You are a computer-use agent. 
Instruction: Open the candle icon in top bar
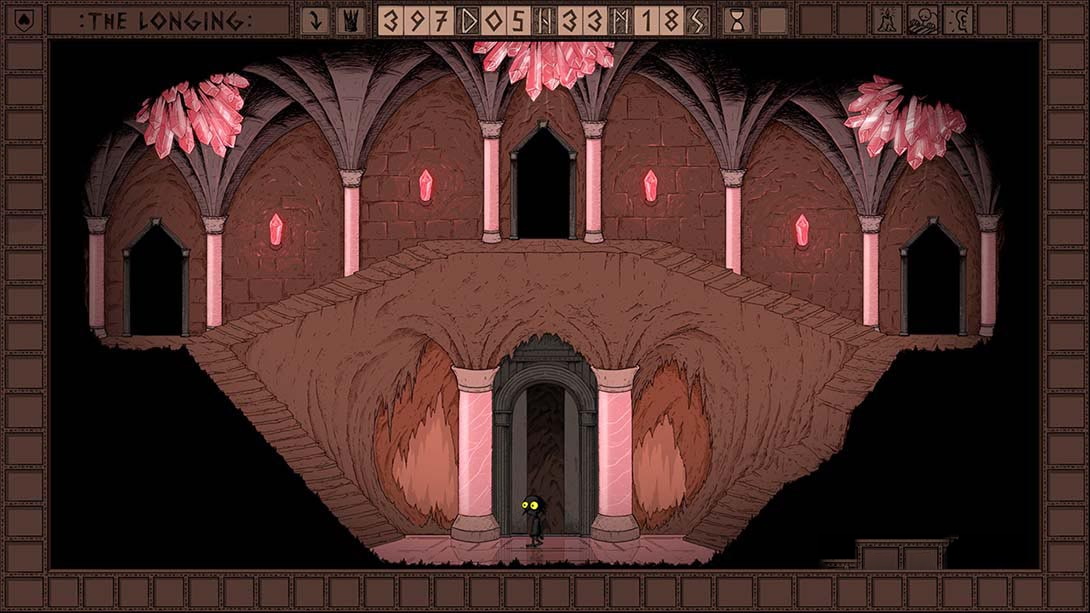[887, 20]
